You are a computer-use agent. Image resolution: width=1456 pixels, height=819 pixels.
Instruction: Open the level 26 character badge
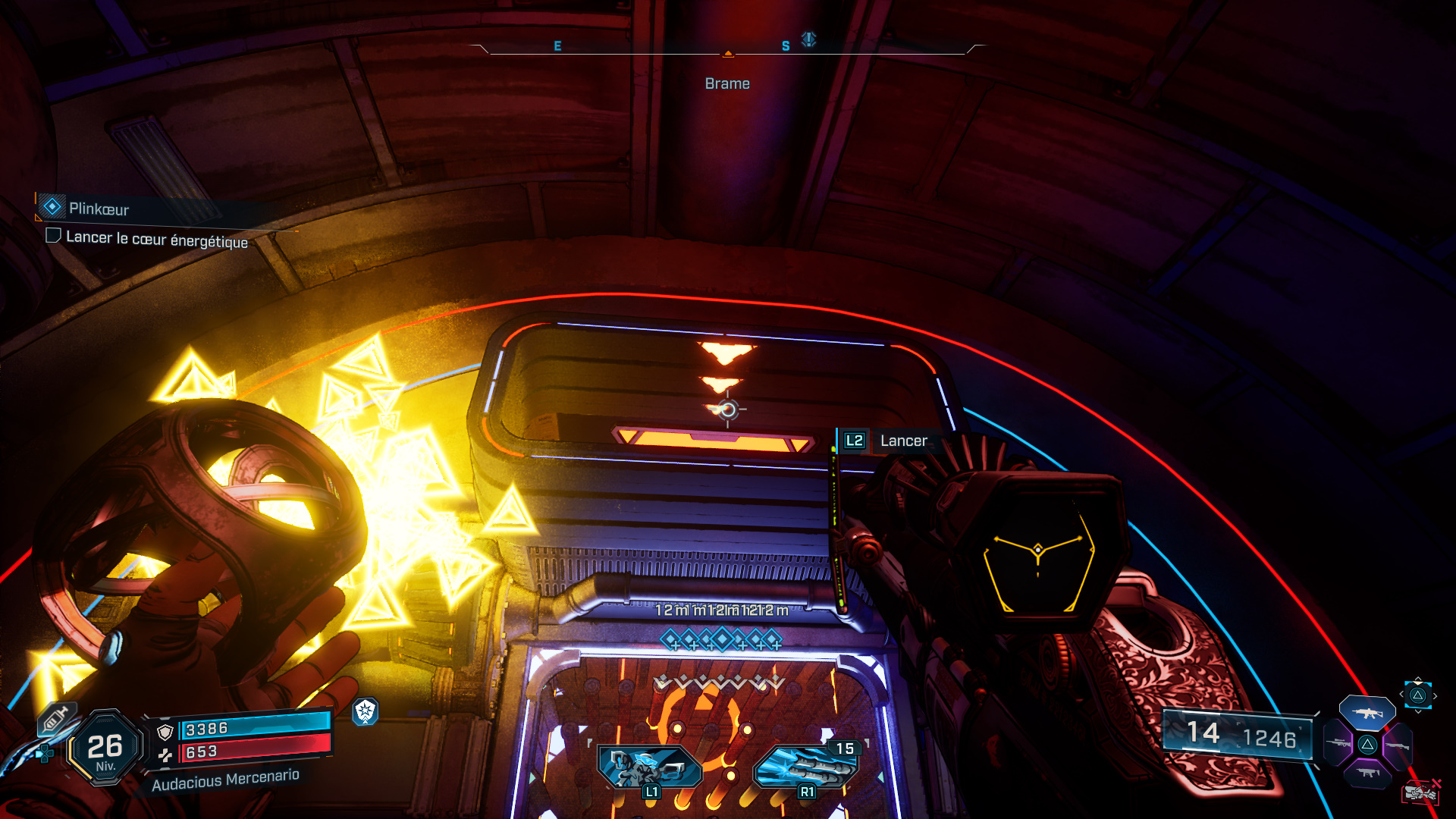point(105,748)
